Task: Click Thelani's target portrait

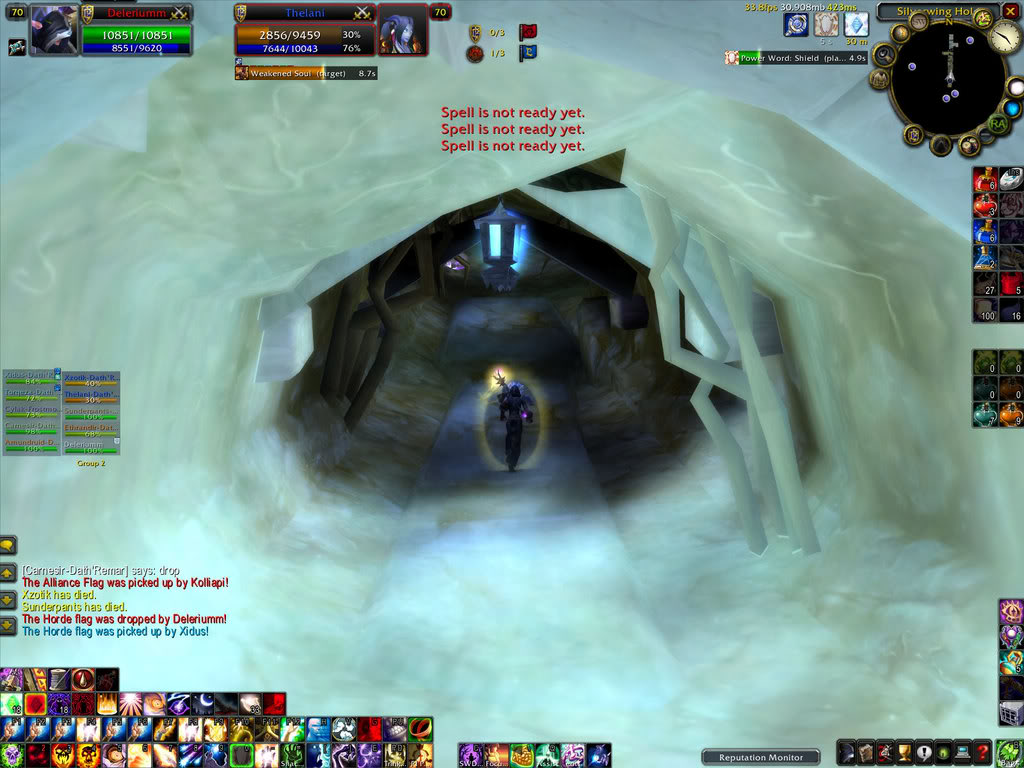Action: pos(403,31)
